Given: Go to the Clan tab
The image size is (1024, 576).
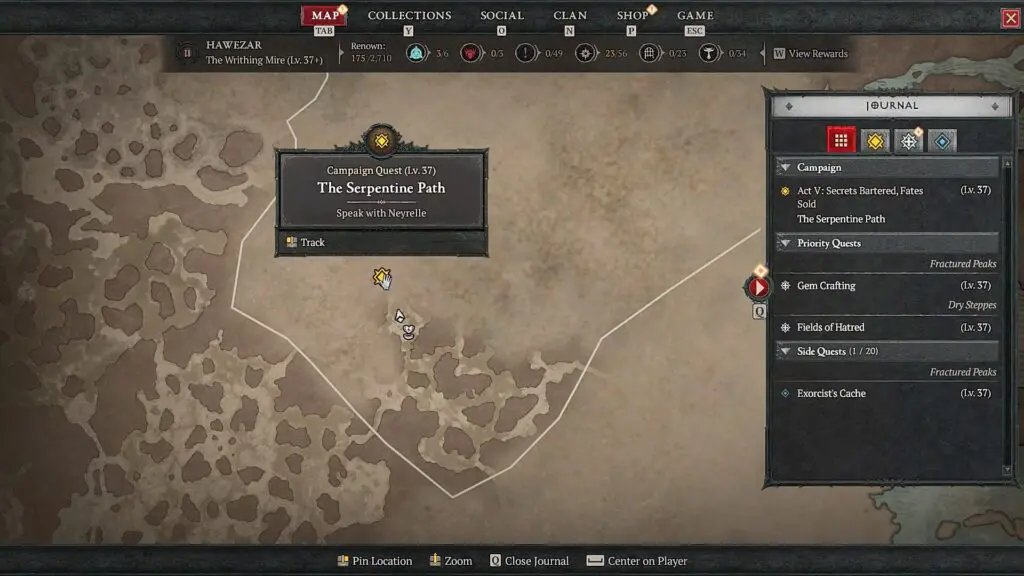Looking at the screenshot, I should [x=570, y=16].
